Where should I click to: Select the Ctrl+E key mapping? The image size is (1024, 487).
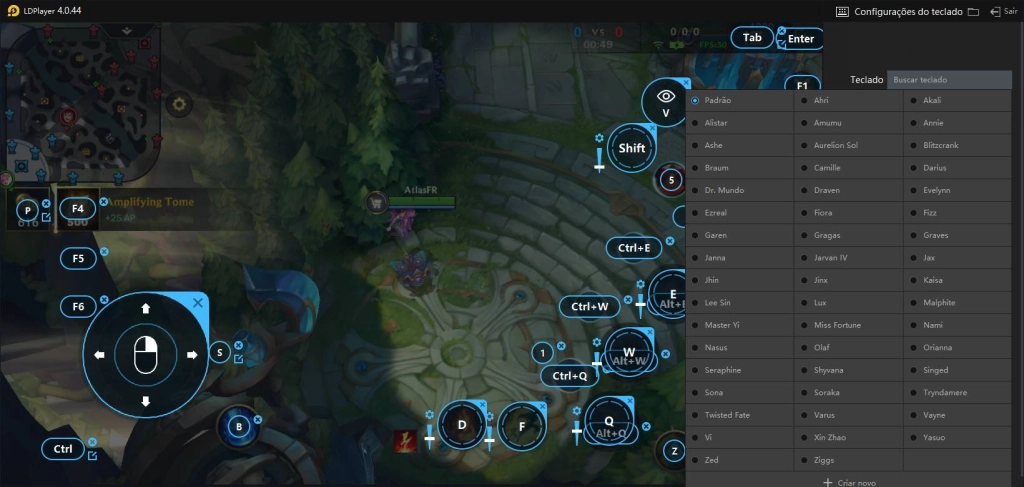click(x=634, y=248)
